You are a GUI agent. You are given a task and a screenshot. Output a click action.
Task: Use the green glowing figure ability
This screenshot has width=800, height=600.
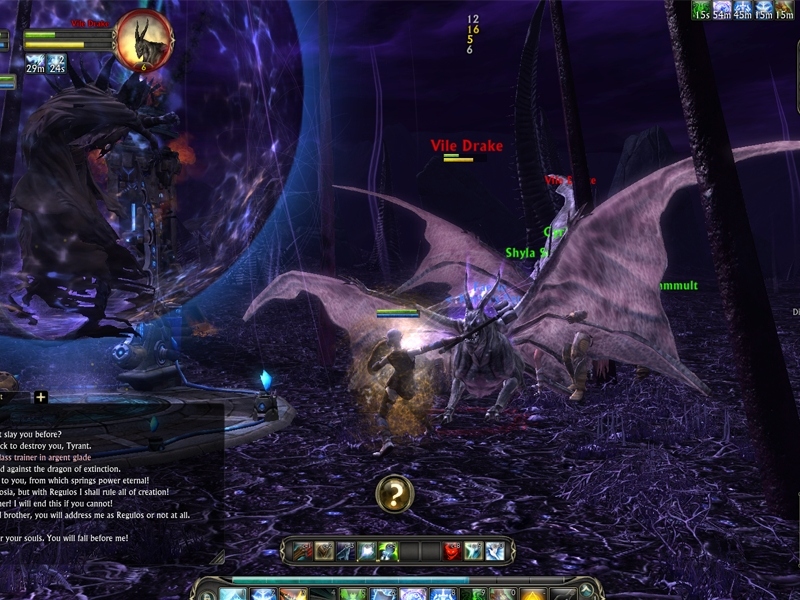pyautogui.click(x=388, y=551)
